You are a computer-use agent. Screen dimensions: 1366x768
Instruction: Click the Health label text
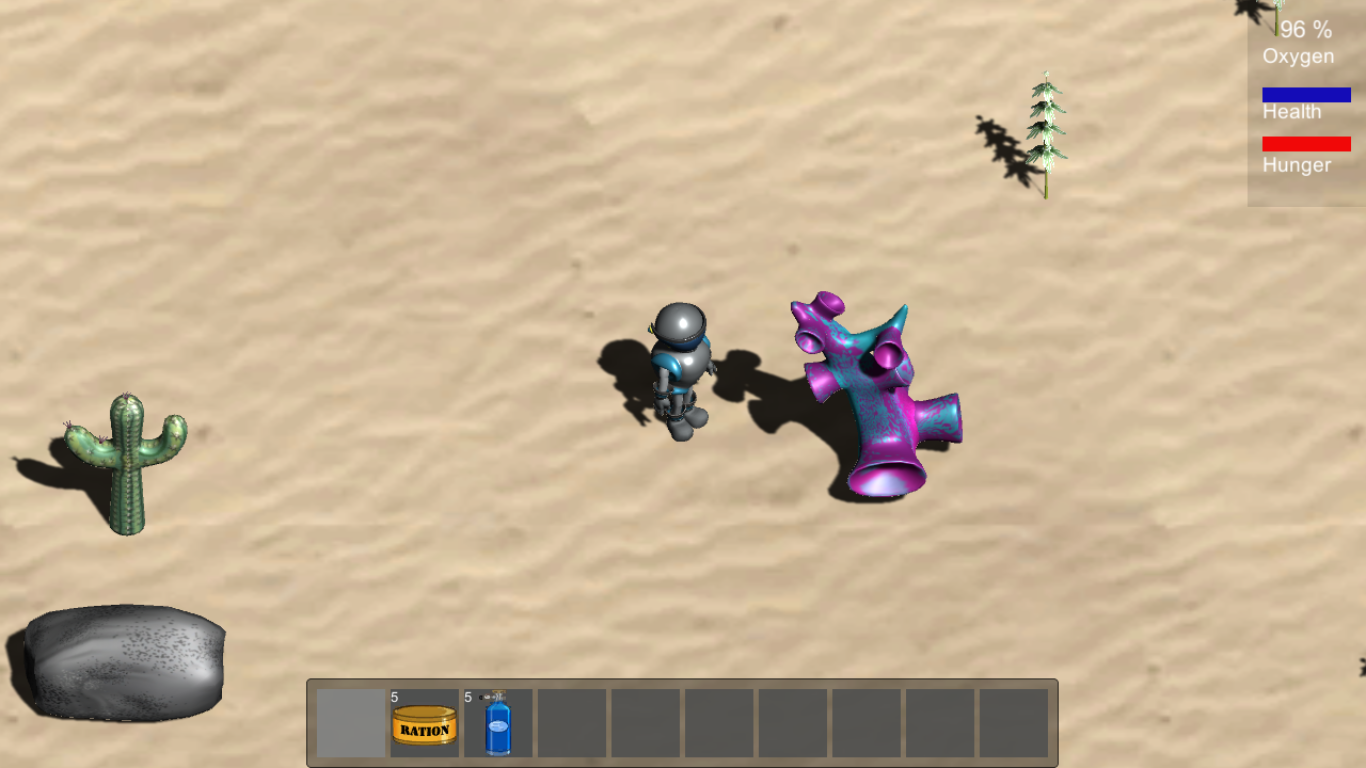pos(1292,112)
